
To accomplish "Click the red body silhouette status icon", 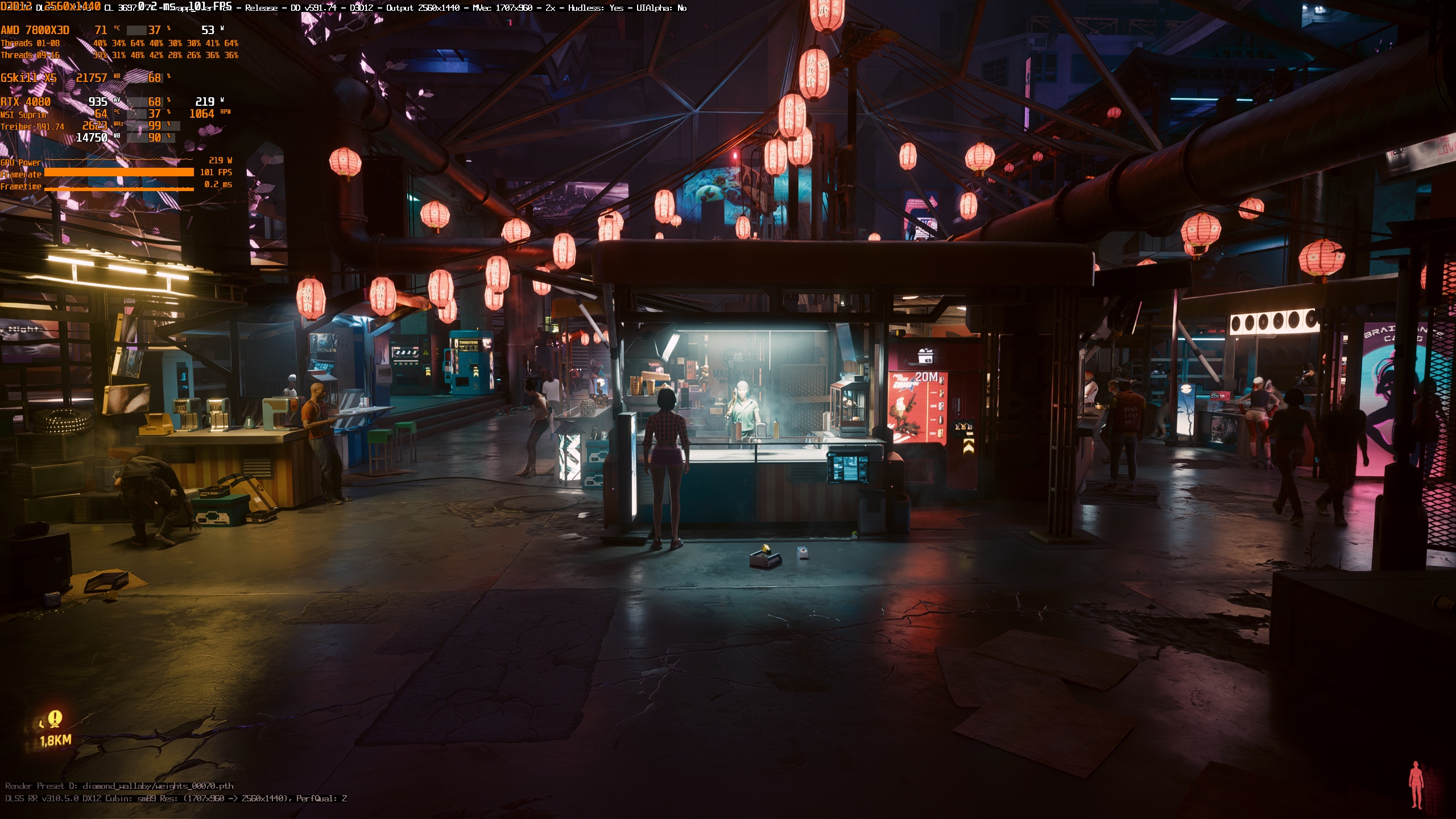I will click(1416, 785).
